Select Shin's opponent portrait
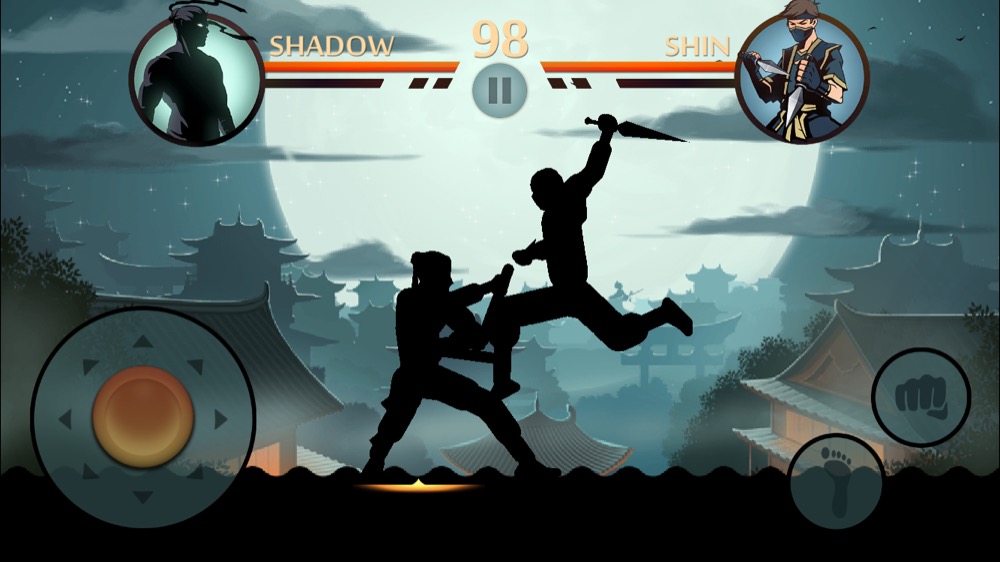This screenshot has height=562, width=1000. tap(803, 78)
